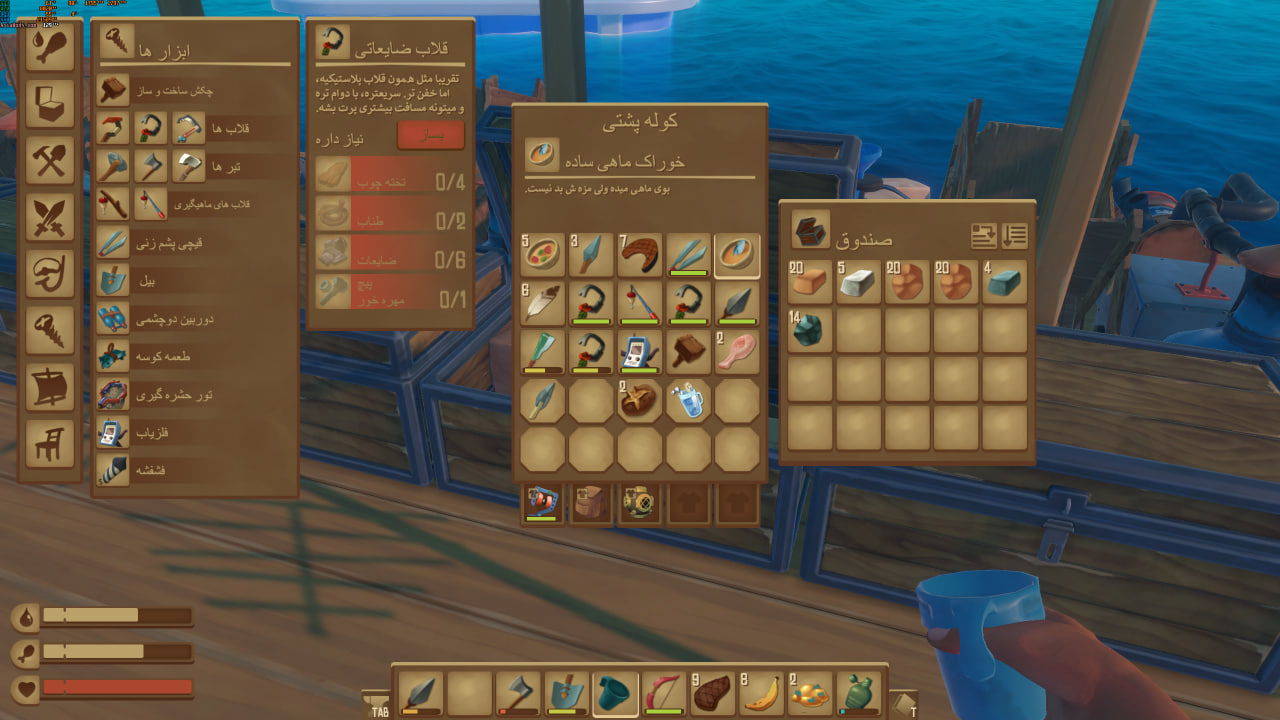Click the red craft button
Screen dimensions: 1280x720
point(430,135)
